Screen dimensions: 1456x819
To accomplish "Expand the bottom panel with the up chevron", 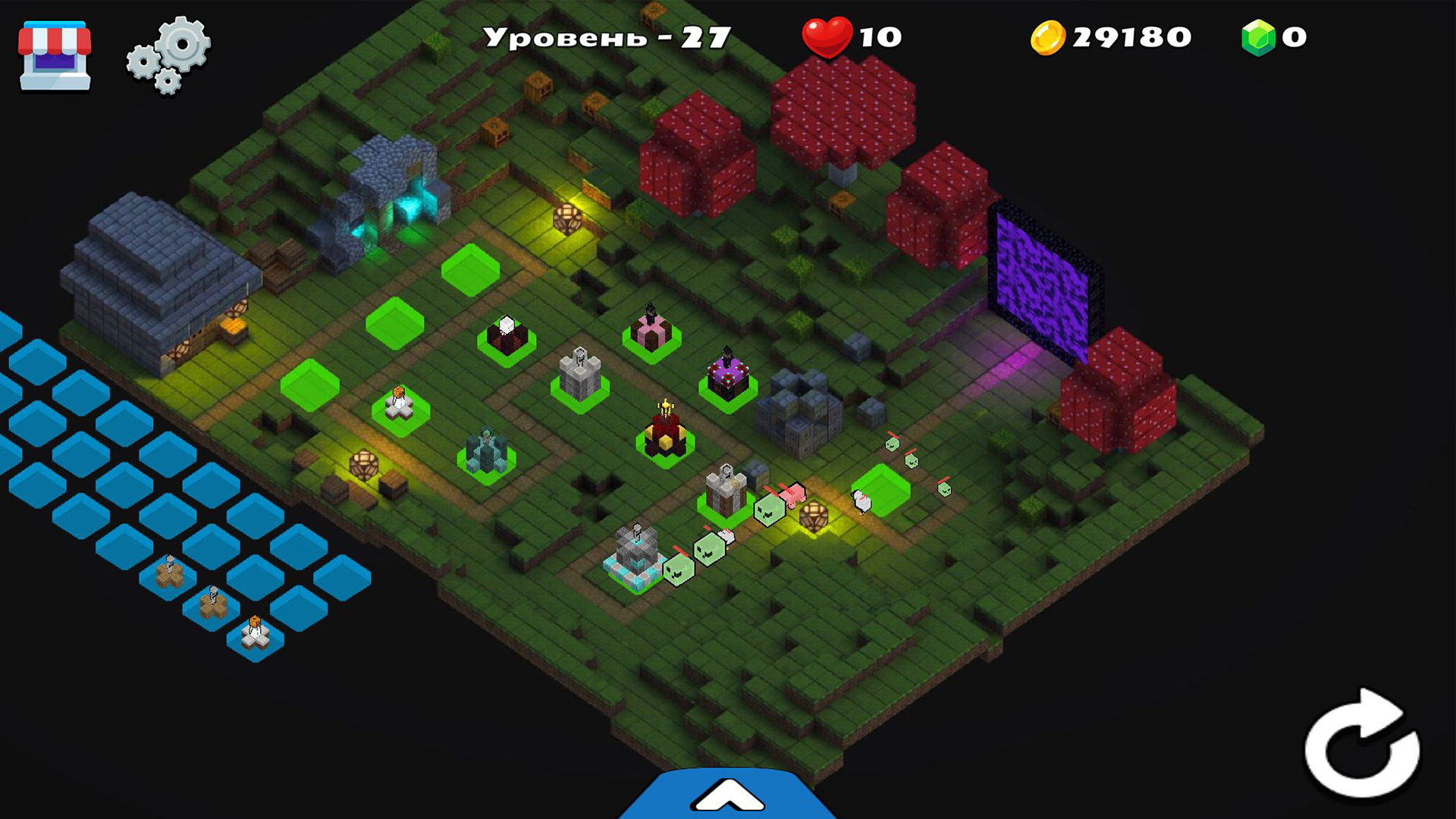I will pyautogui.click(x=728, y=792).
